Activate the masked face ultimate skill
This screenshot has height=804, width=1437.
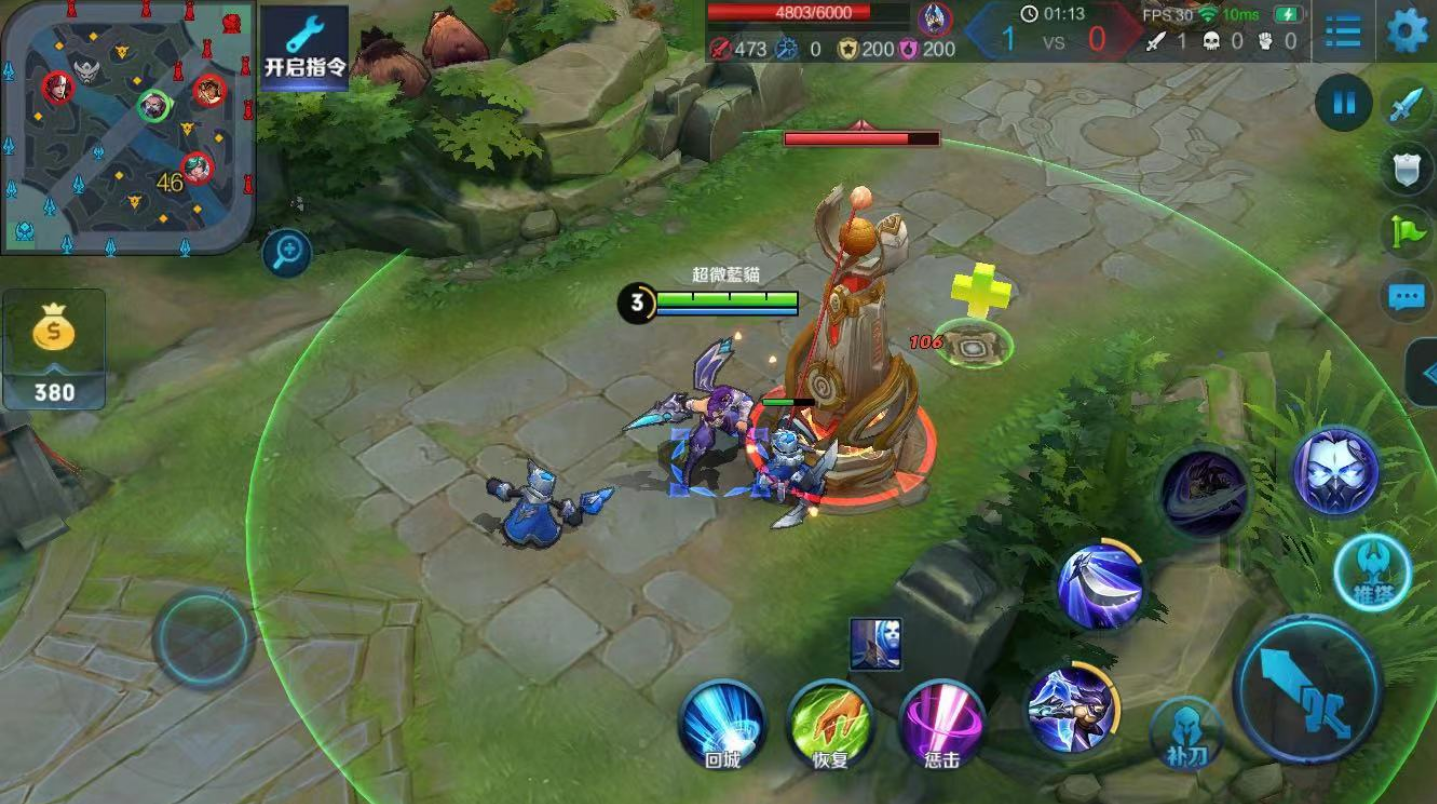click(1336, 471)
